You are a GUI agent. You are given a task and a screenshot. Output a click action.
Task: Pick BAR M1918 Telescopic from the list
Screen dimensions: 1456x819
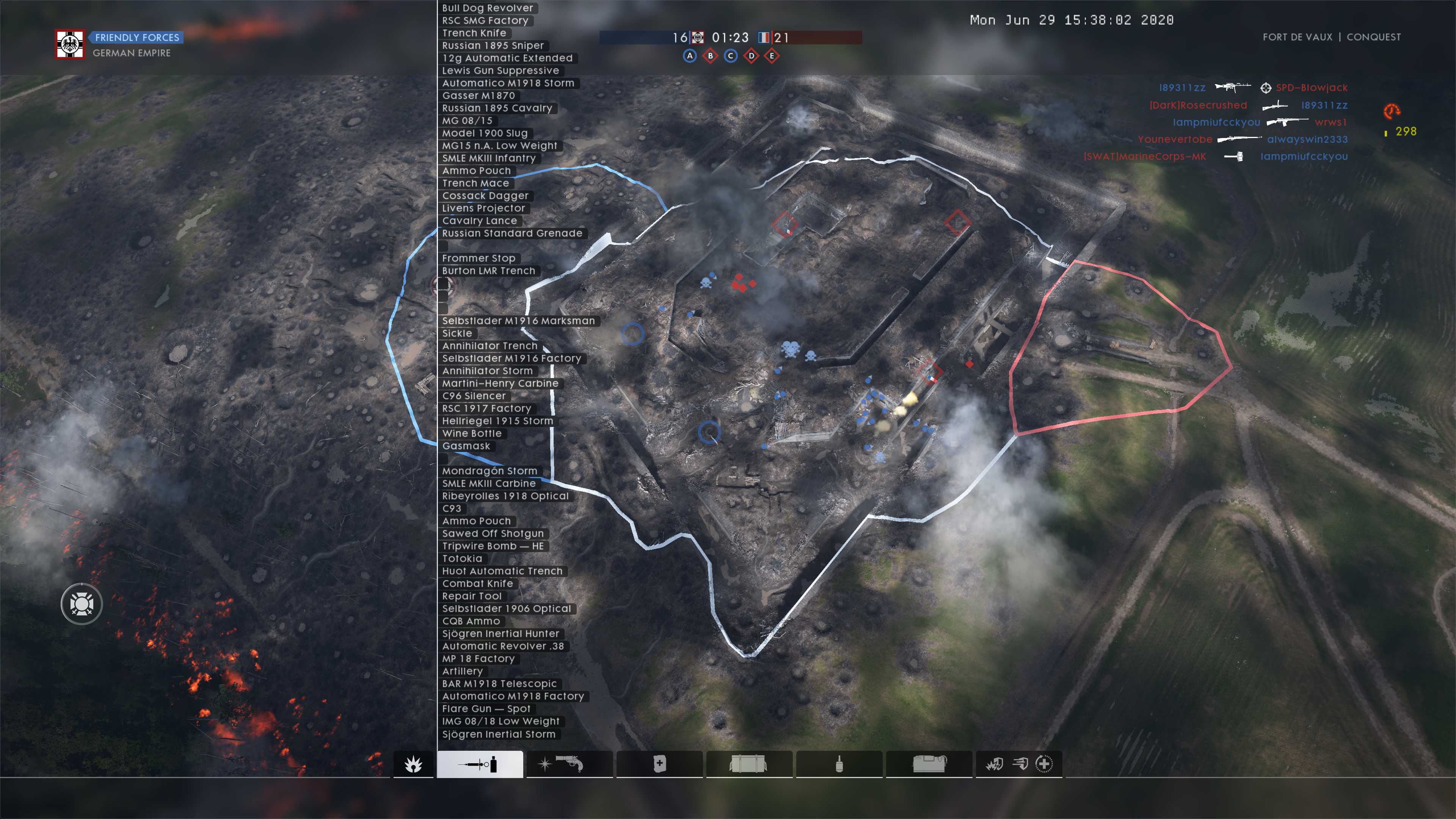coord(499,684)
